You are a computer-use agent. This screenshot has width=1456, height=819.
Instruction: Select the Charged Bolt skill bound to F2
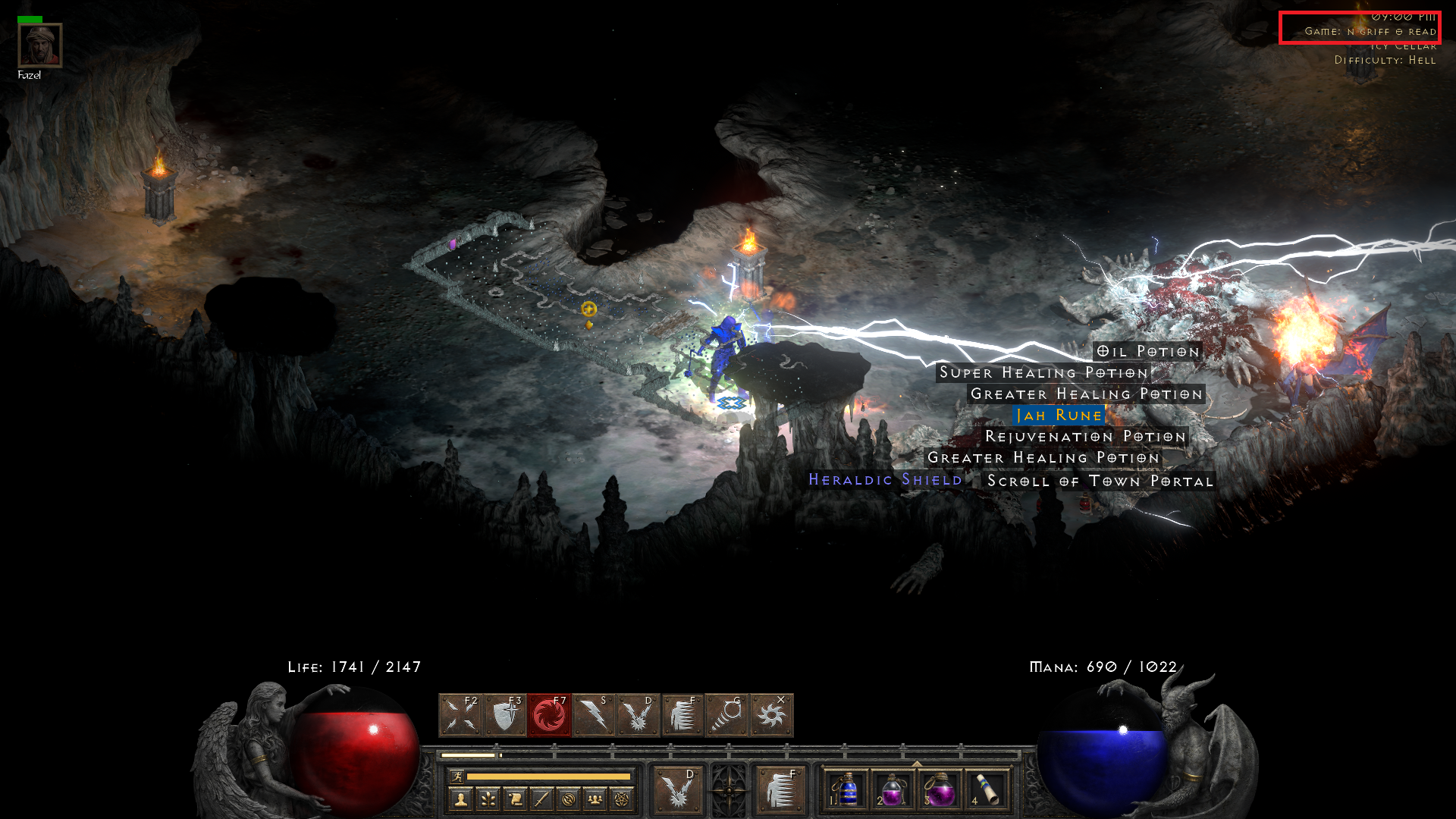click(x=460, y=716)
